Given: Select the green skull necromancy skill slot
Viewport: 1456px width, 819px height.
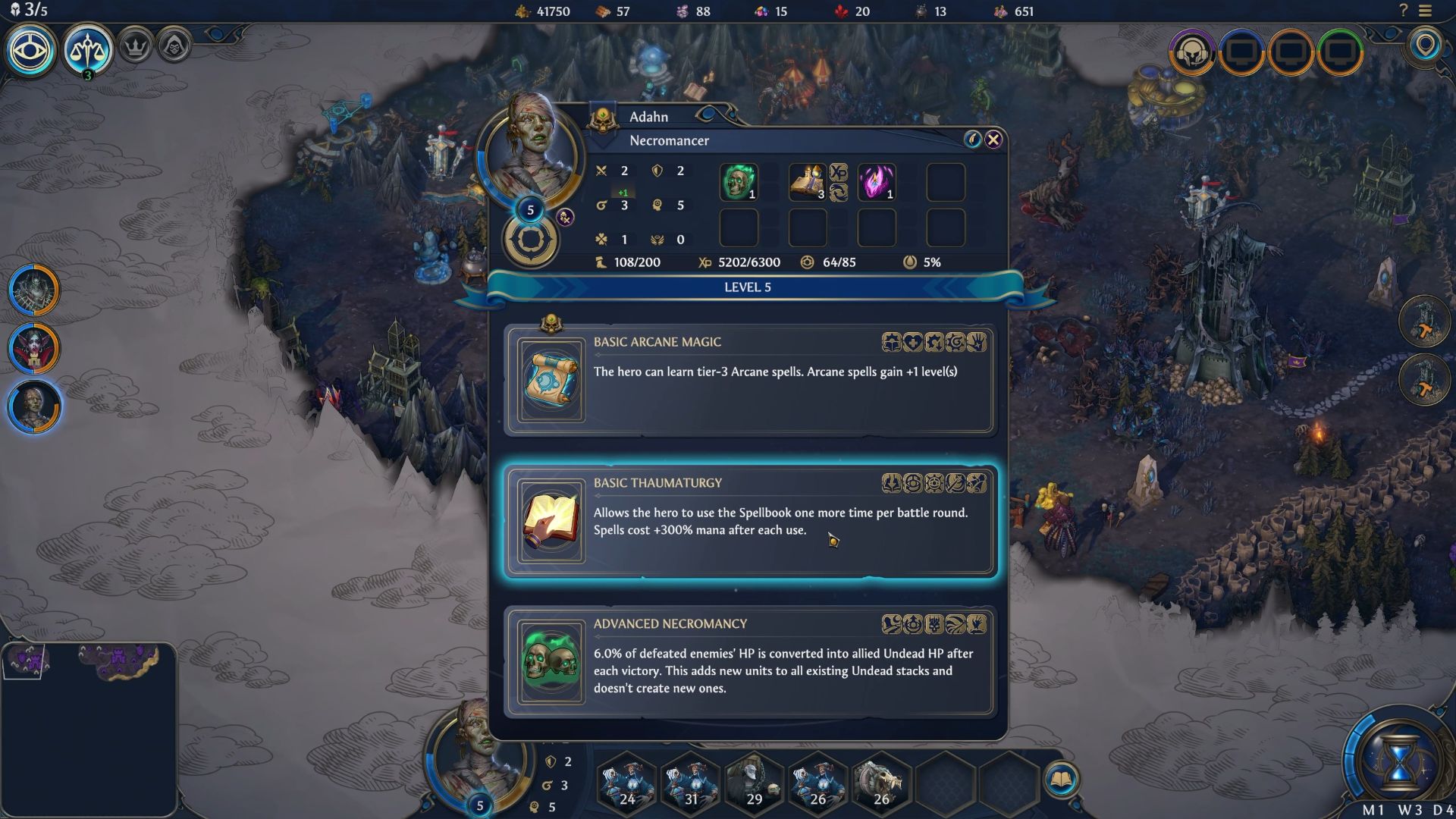Looking at the screenshot, I should (738, 183).
